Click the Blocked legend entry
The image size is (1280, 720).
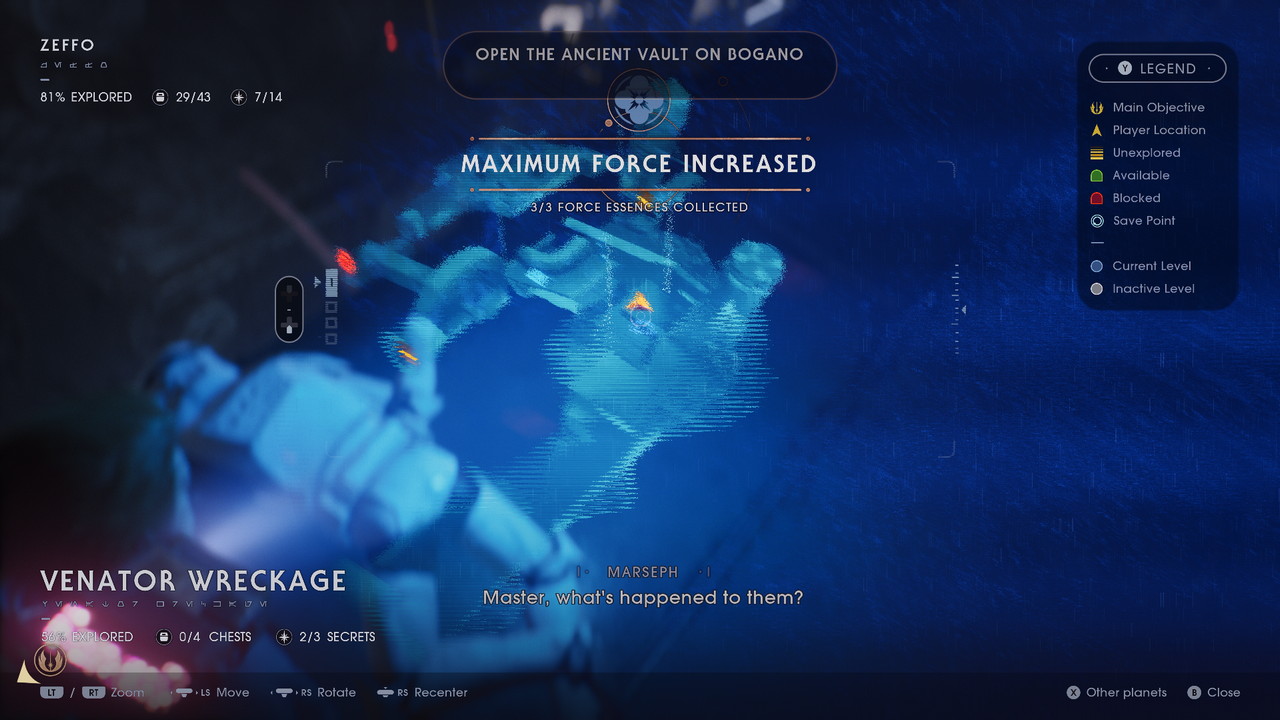point(1136,198)
